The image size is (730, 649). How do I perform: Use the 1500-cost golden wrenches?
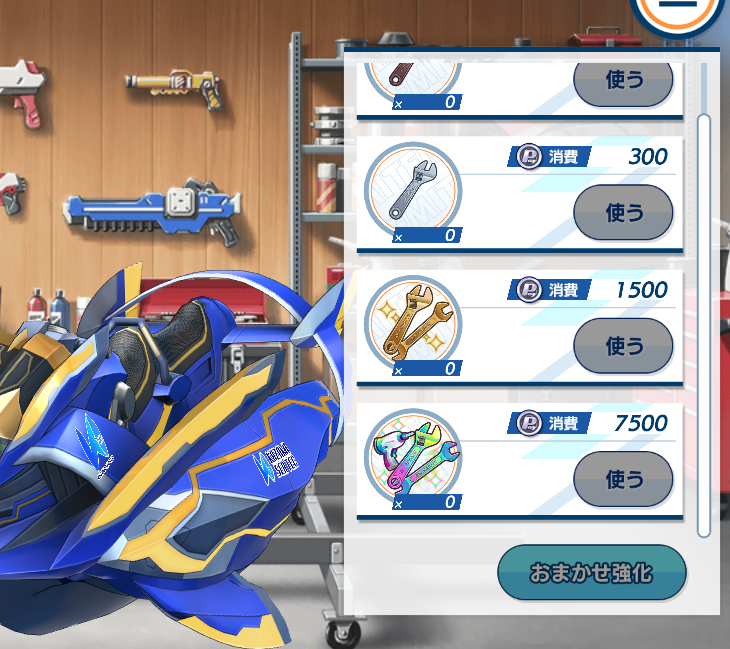623,345
